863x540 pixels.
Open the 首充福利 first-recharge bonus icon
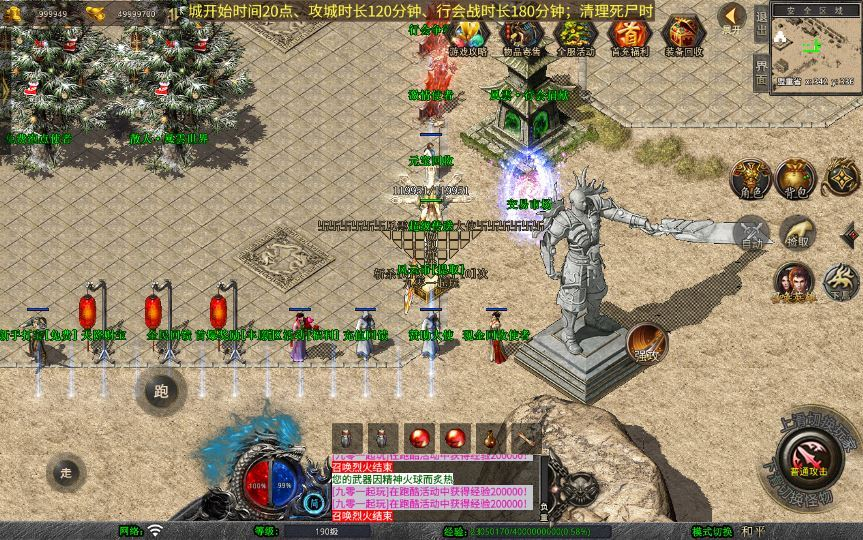[x=628, y=37]
